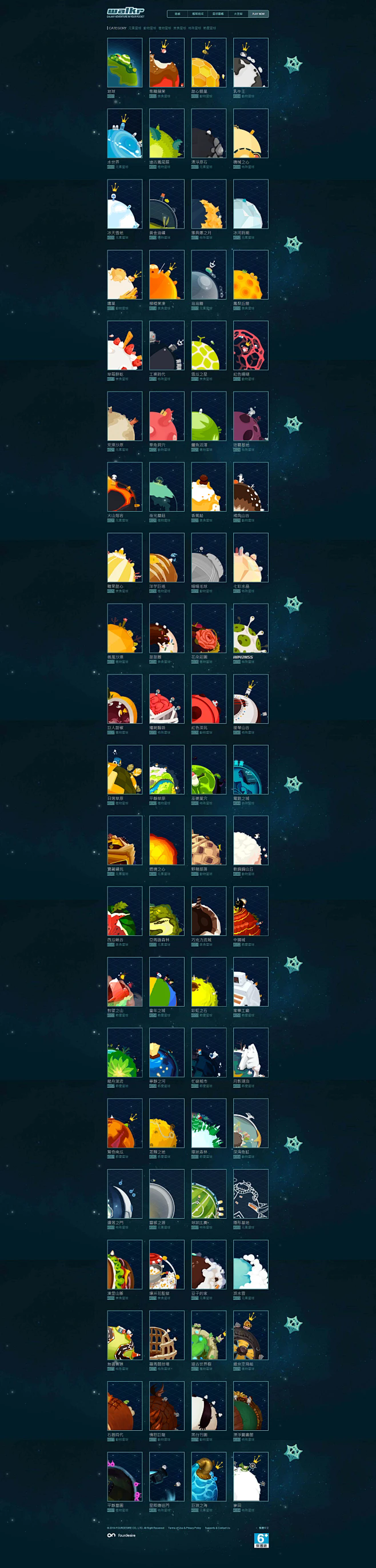Viewport: 376px width, 1568px height.
Task: Open the 平靜營園 planet card
Action: click(x=125, y=1477)
